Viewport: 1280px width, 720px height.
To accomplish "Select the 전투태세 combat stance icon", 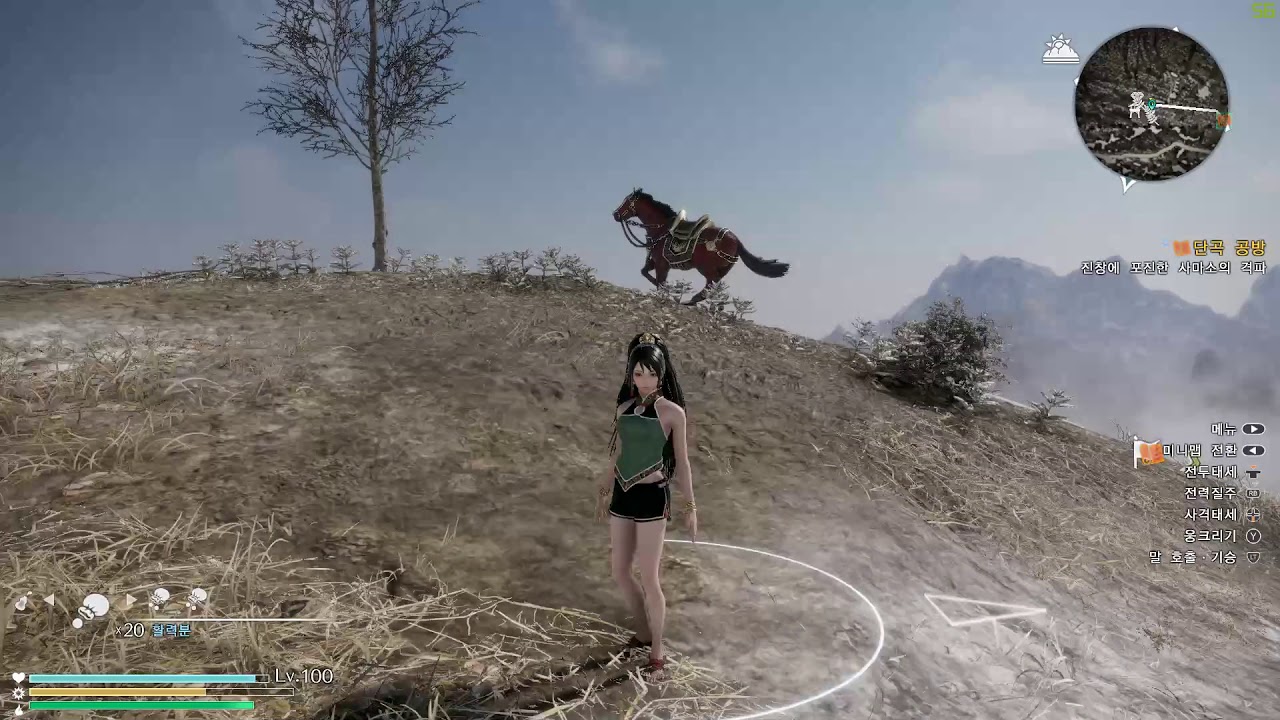I will tap(1252, 473).
